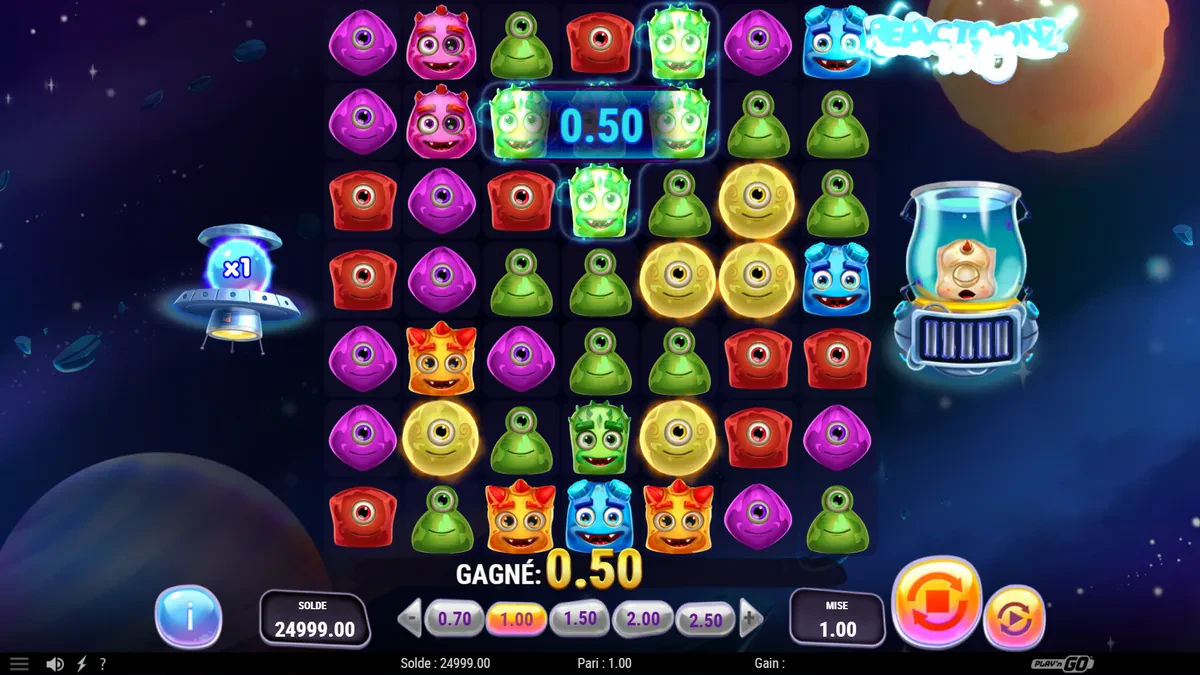Image resolution: width=1200 pixels, height=675 pixels.
Task: Increase bet with the plus arrow
Action: (x=751, y=619)
